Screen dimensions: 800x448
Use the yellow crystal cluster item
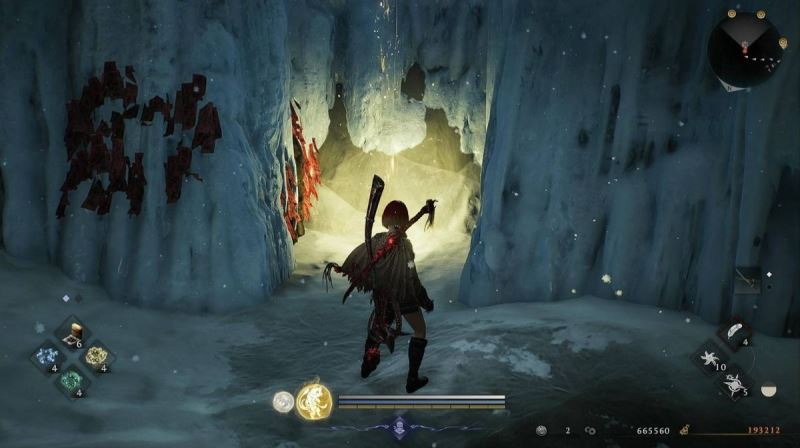pos(95,356)
